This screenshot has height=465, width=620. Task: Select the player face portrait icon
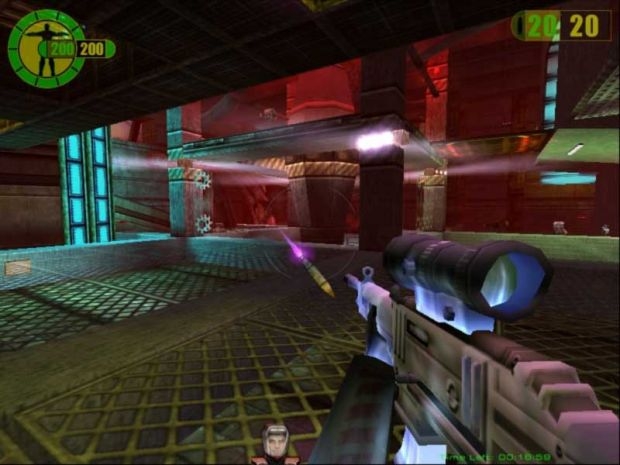tap(274, 444)
